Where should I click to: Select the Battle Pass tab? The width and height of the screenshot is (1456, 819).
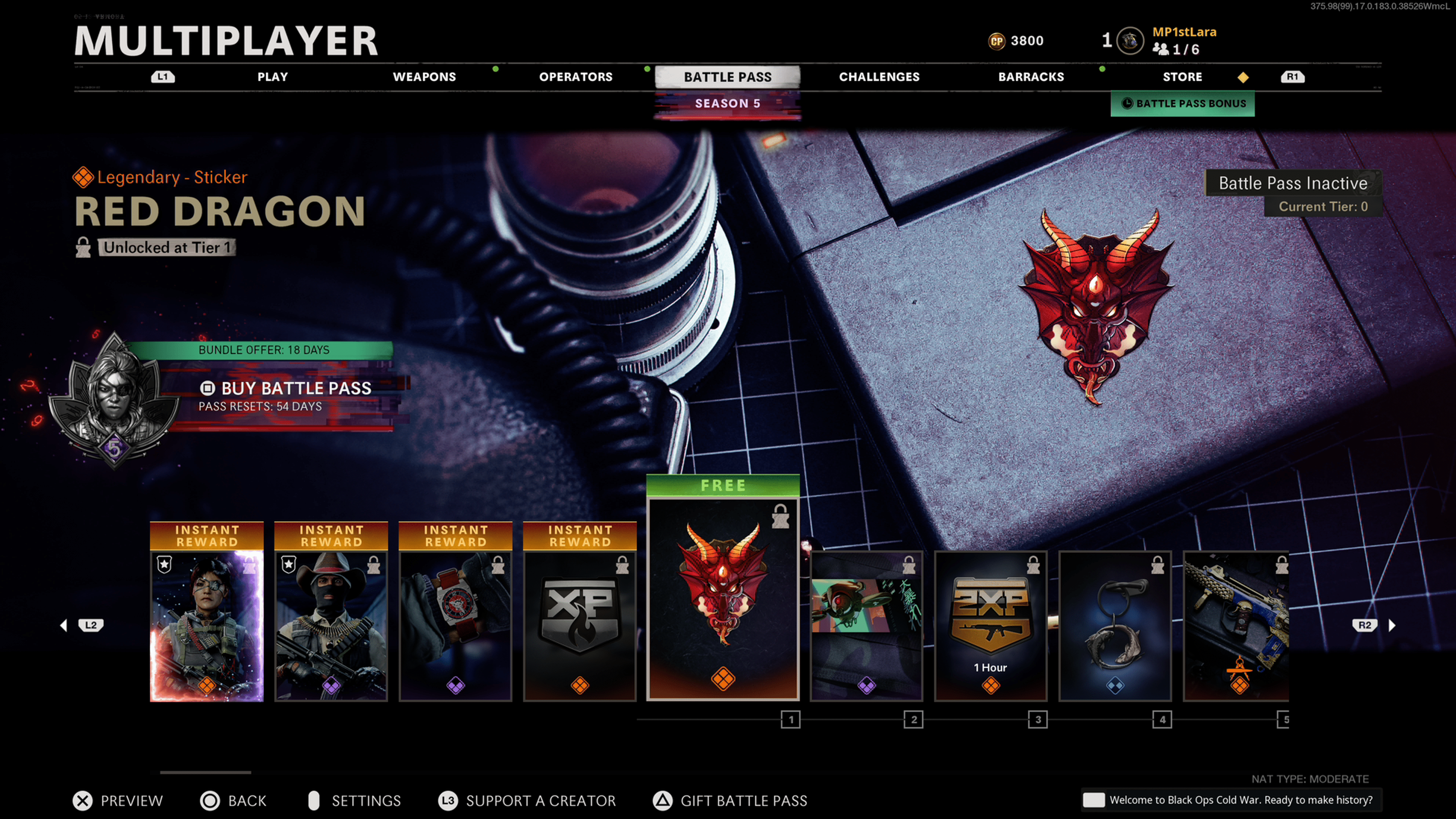728,77
